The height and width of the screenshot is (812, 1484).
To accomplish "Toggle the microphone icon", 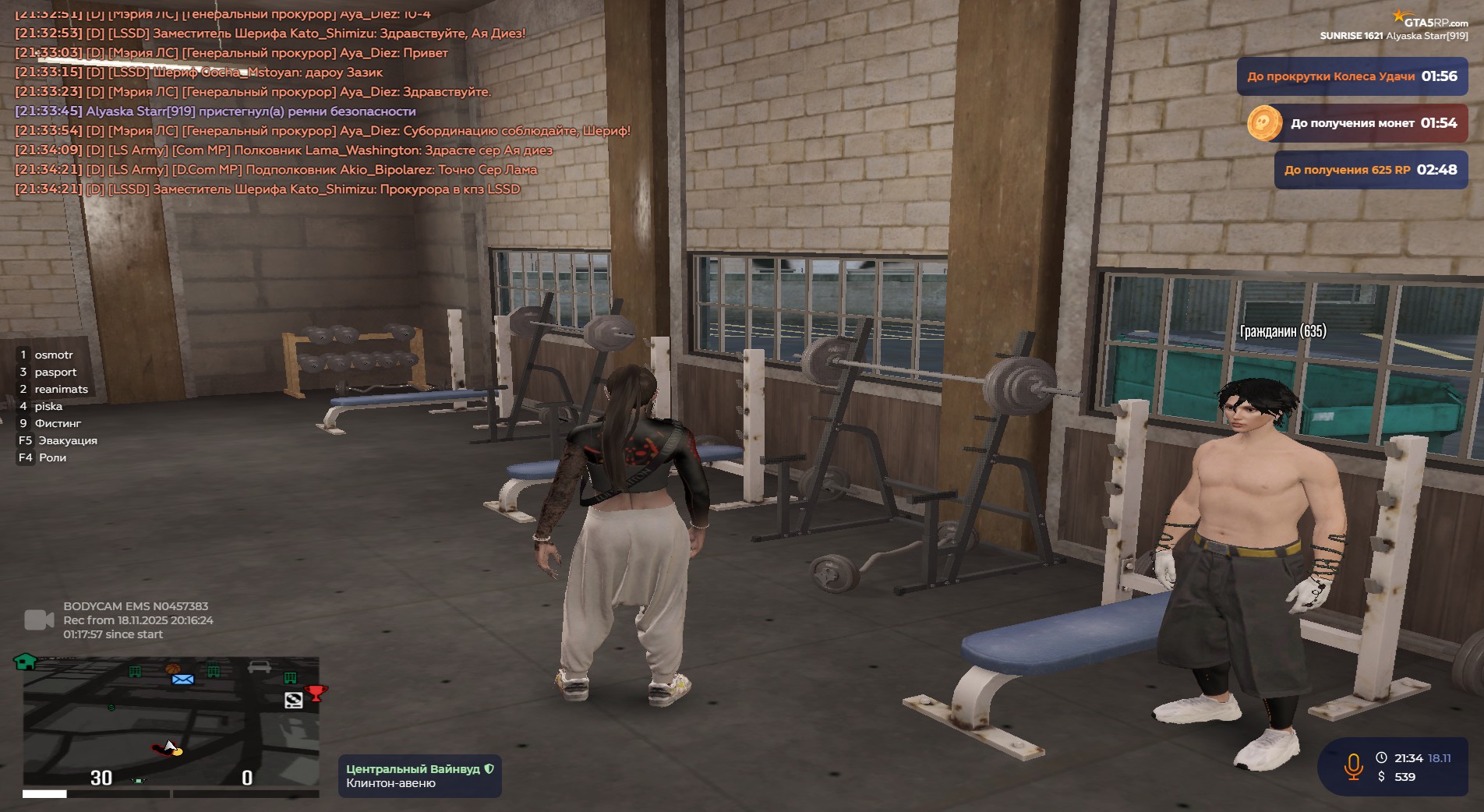I will tap(1353, 767).
